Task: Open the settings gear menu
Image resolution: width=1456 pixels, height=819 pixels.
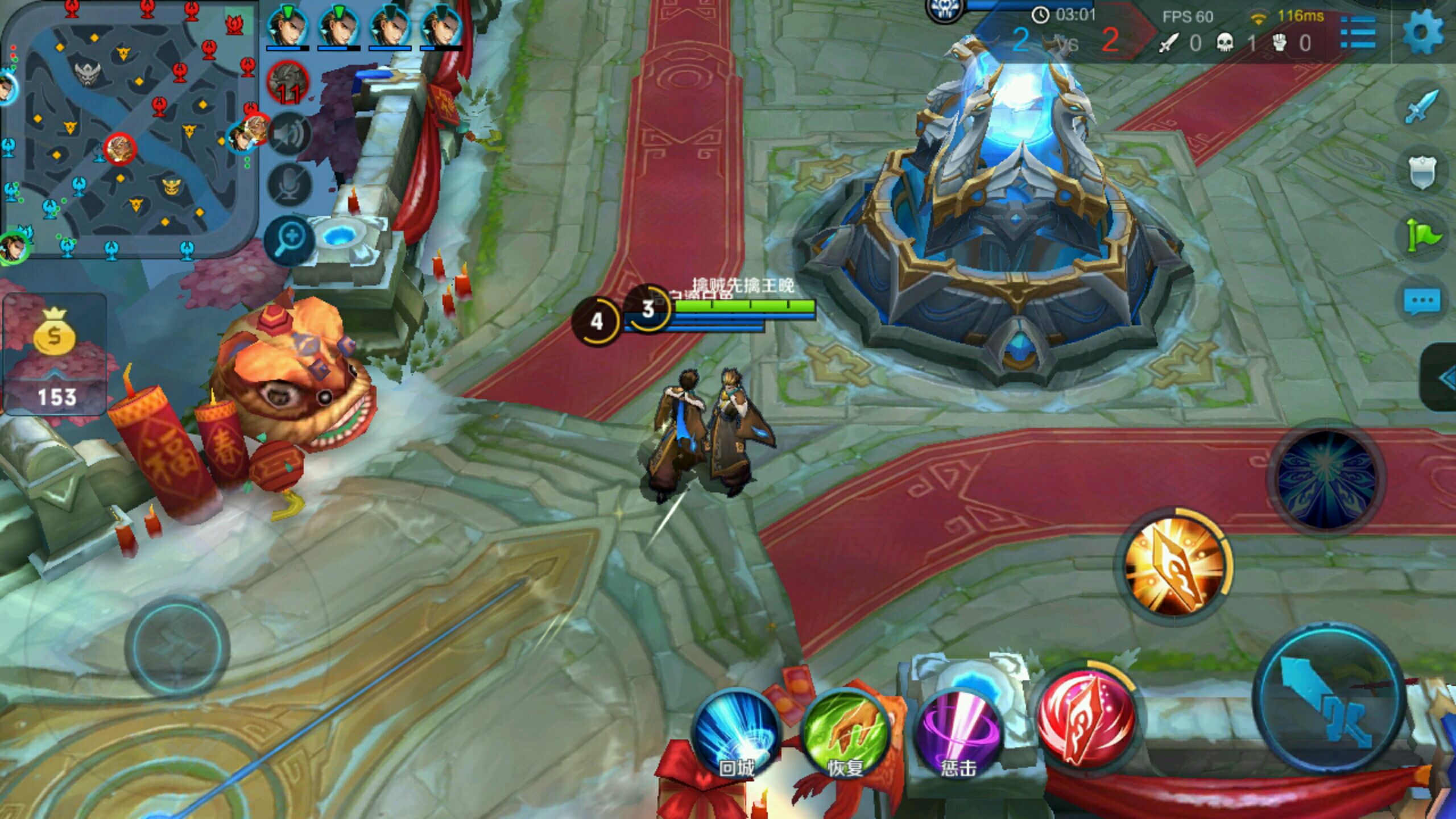Action: point(1422,33)
